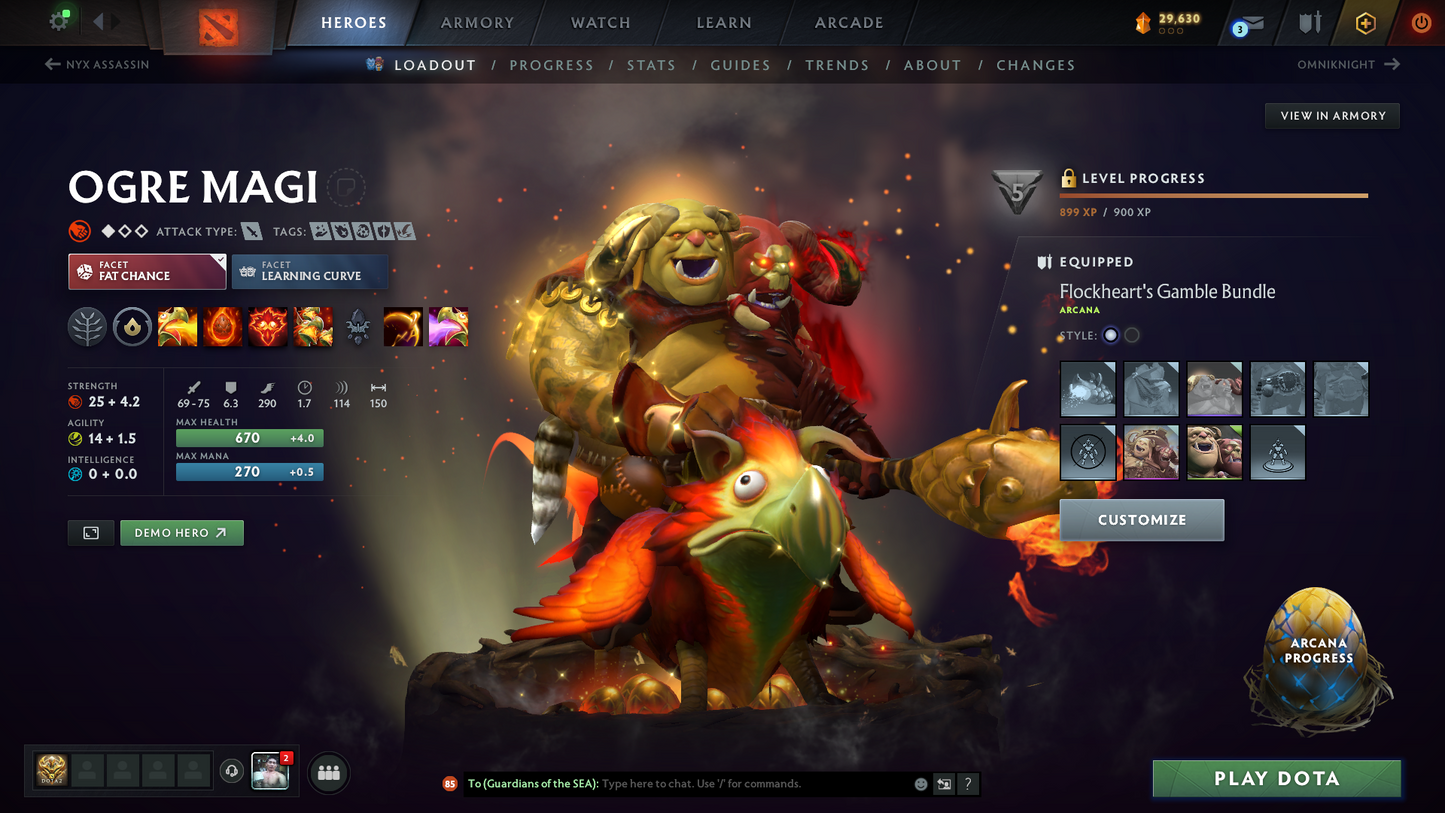Open the Stats section

coord(651,64)
